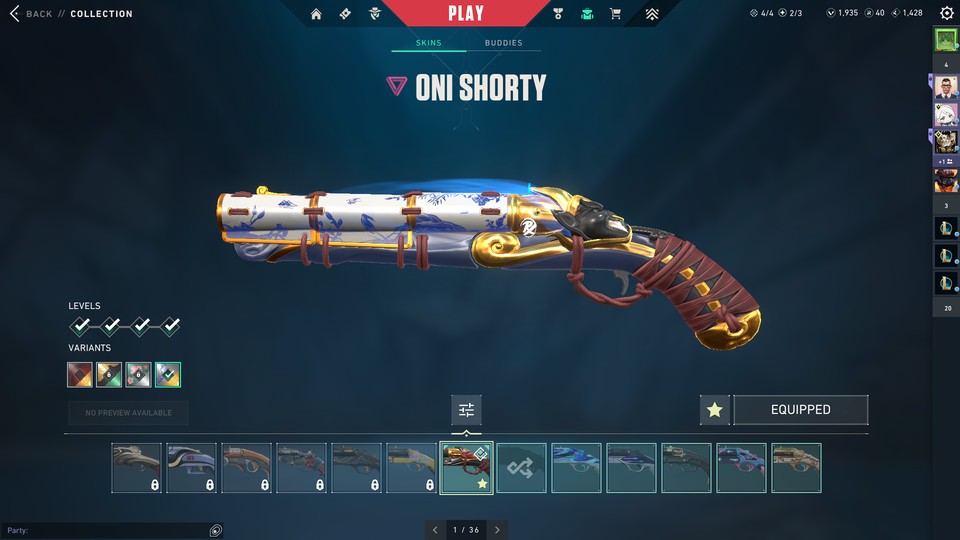This screenshot has height=540, width=960.
Task: Open the settings gear icon
Action: (946, 14)
